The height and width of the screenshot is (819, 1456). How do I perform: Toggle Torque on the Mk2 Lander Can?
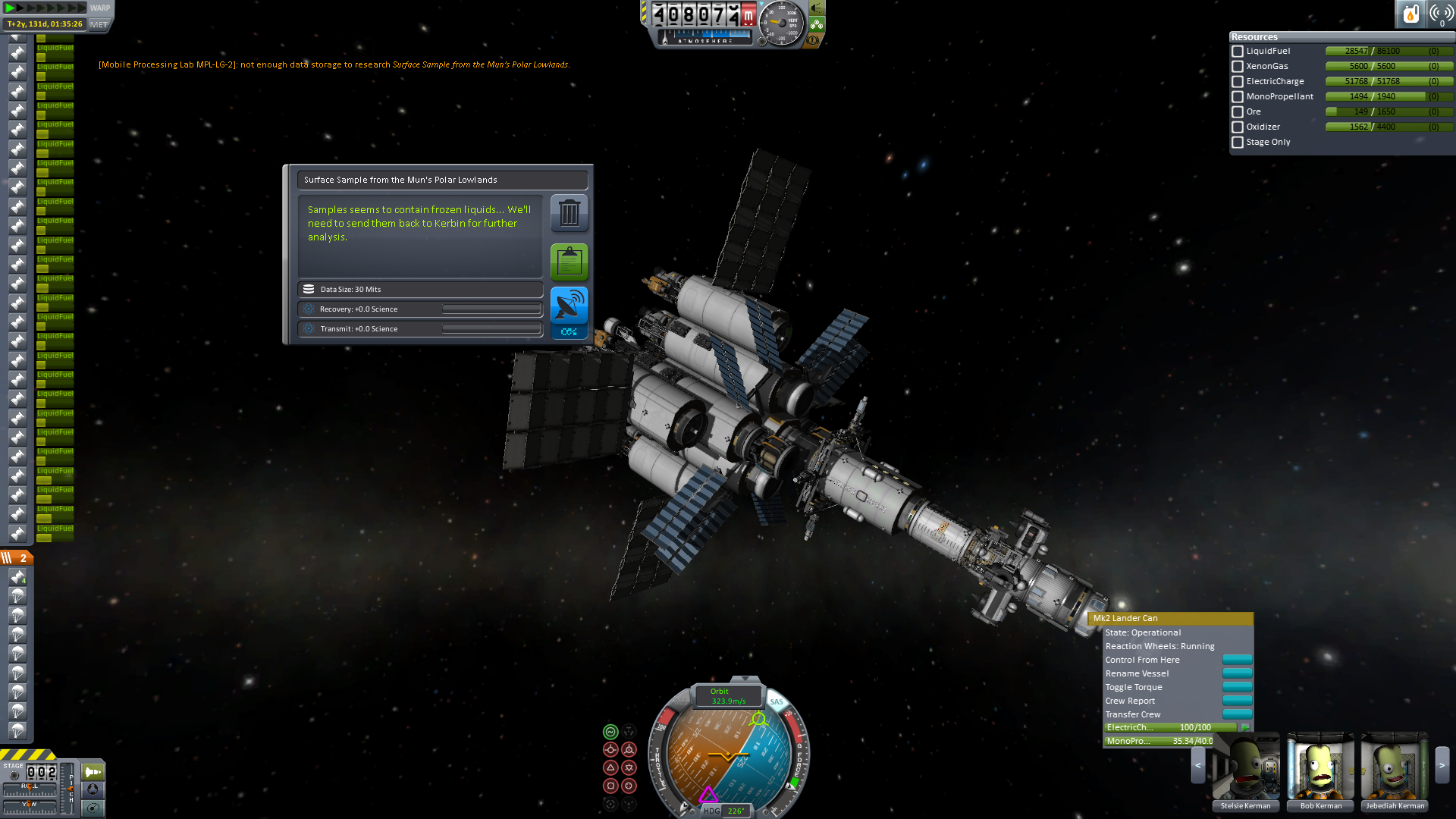point(1237,687)
